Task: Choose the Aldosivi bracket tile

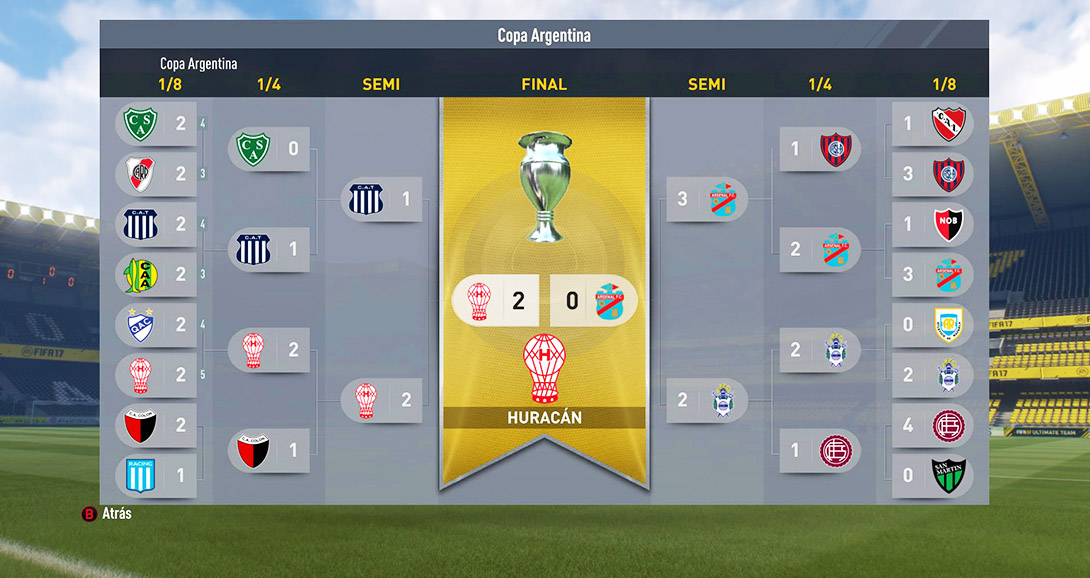Action: tap(157, 274)
